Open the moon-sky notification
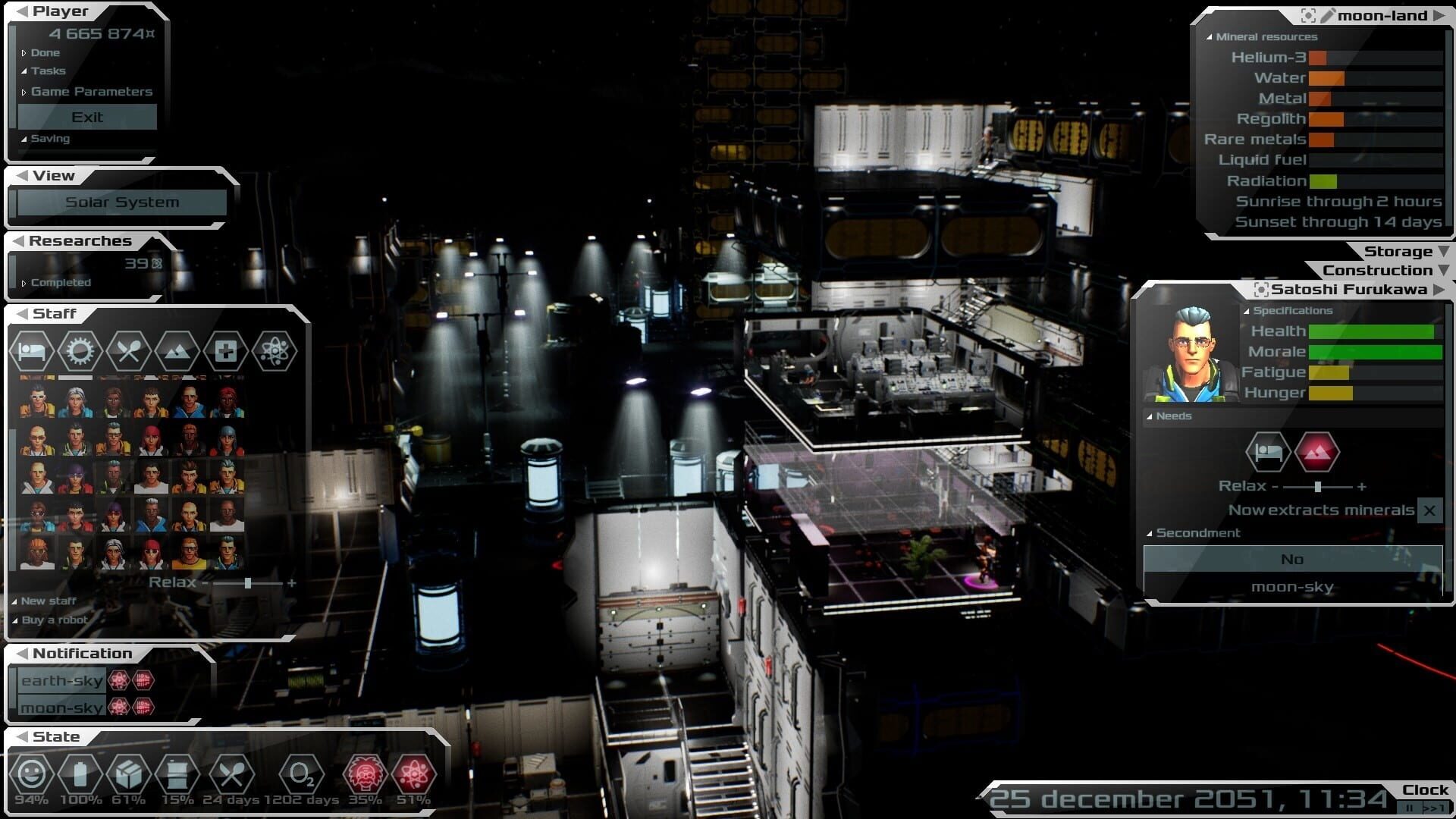The height and width of the screenshot is (819, 1456). [61, 708]
